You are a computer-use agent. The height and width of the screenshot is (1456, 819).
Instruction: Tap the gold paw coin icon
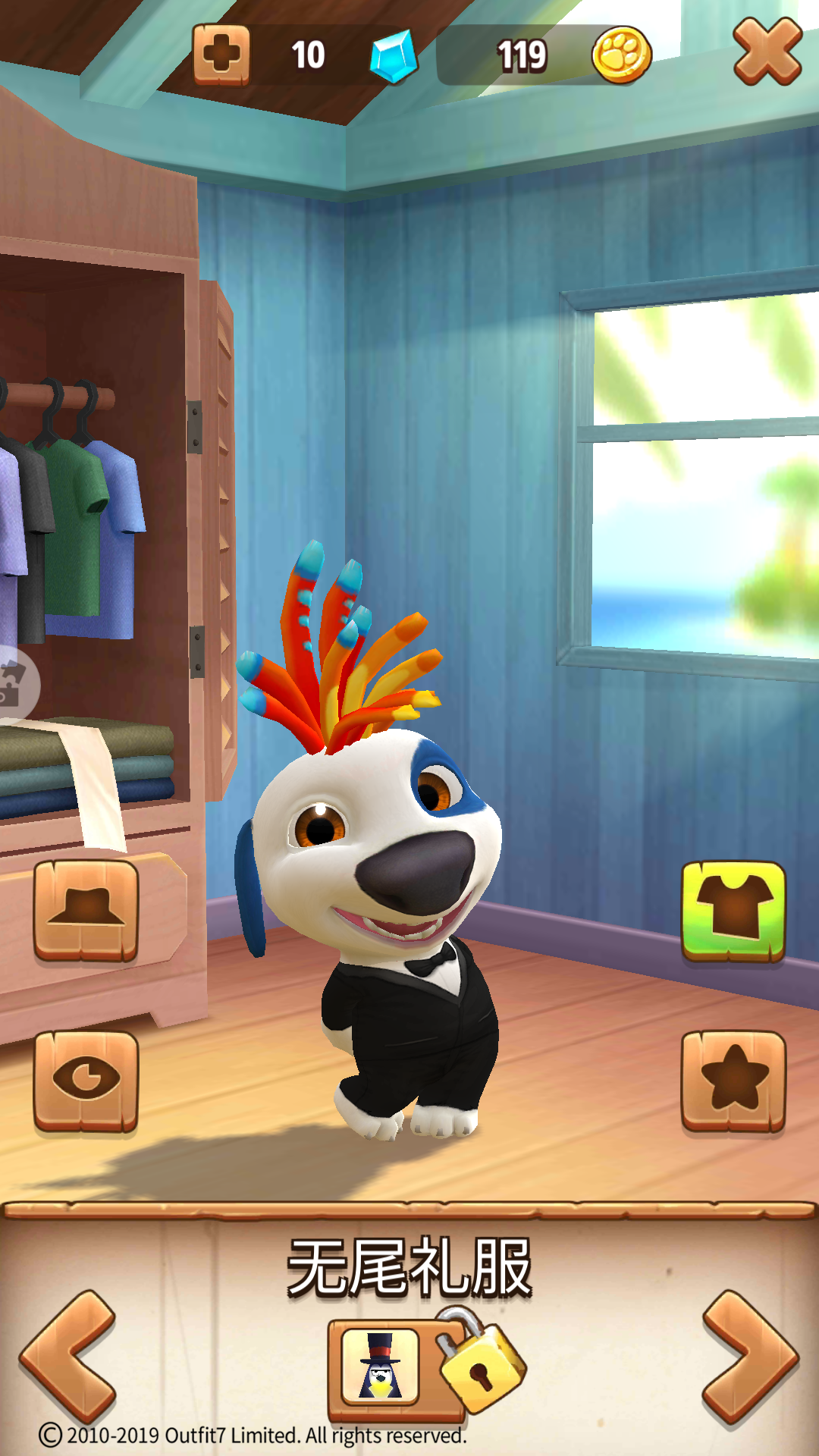621,55
